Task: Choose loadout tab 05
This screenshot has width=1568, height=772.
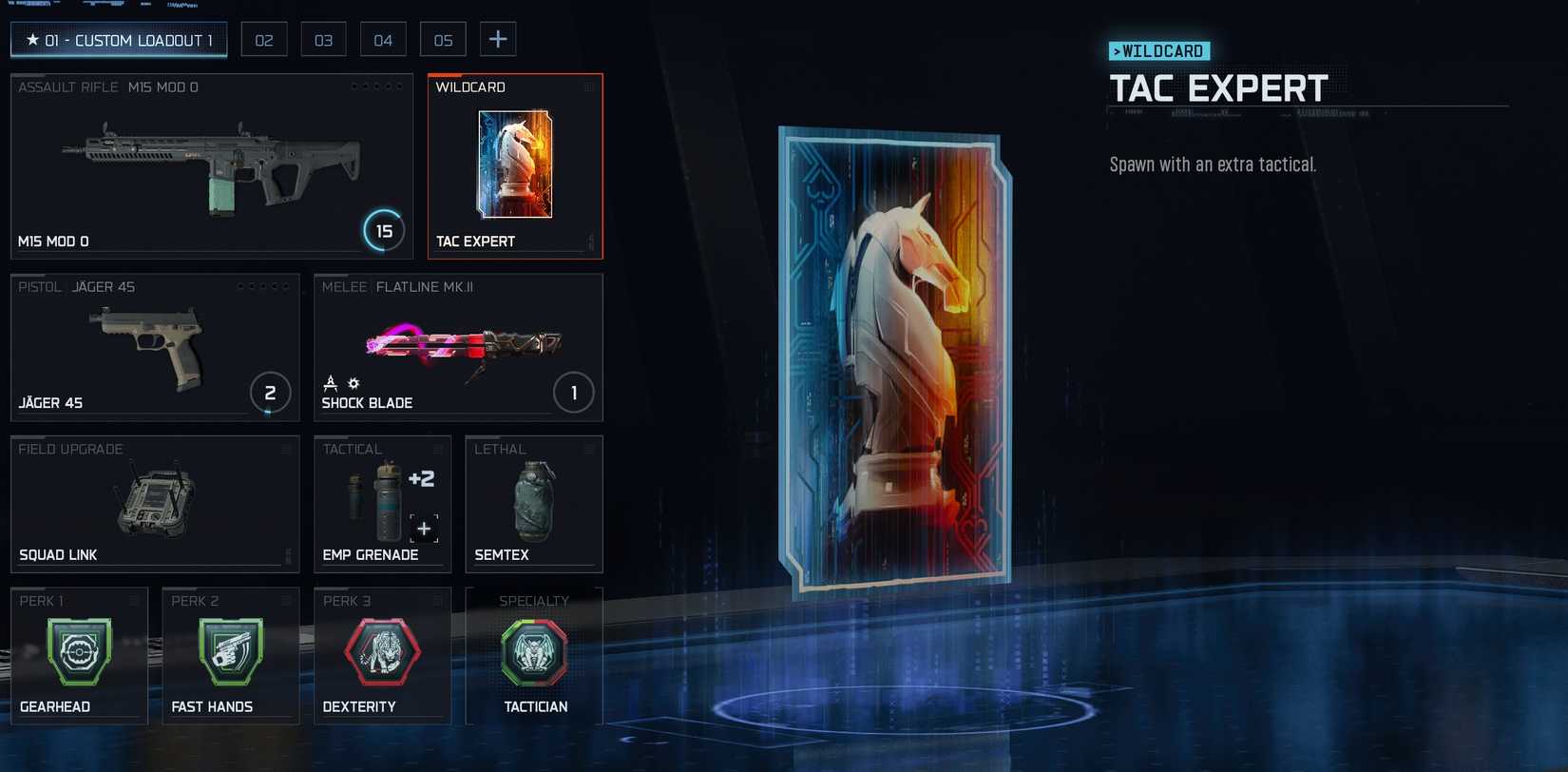Action: click(443, 40)
